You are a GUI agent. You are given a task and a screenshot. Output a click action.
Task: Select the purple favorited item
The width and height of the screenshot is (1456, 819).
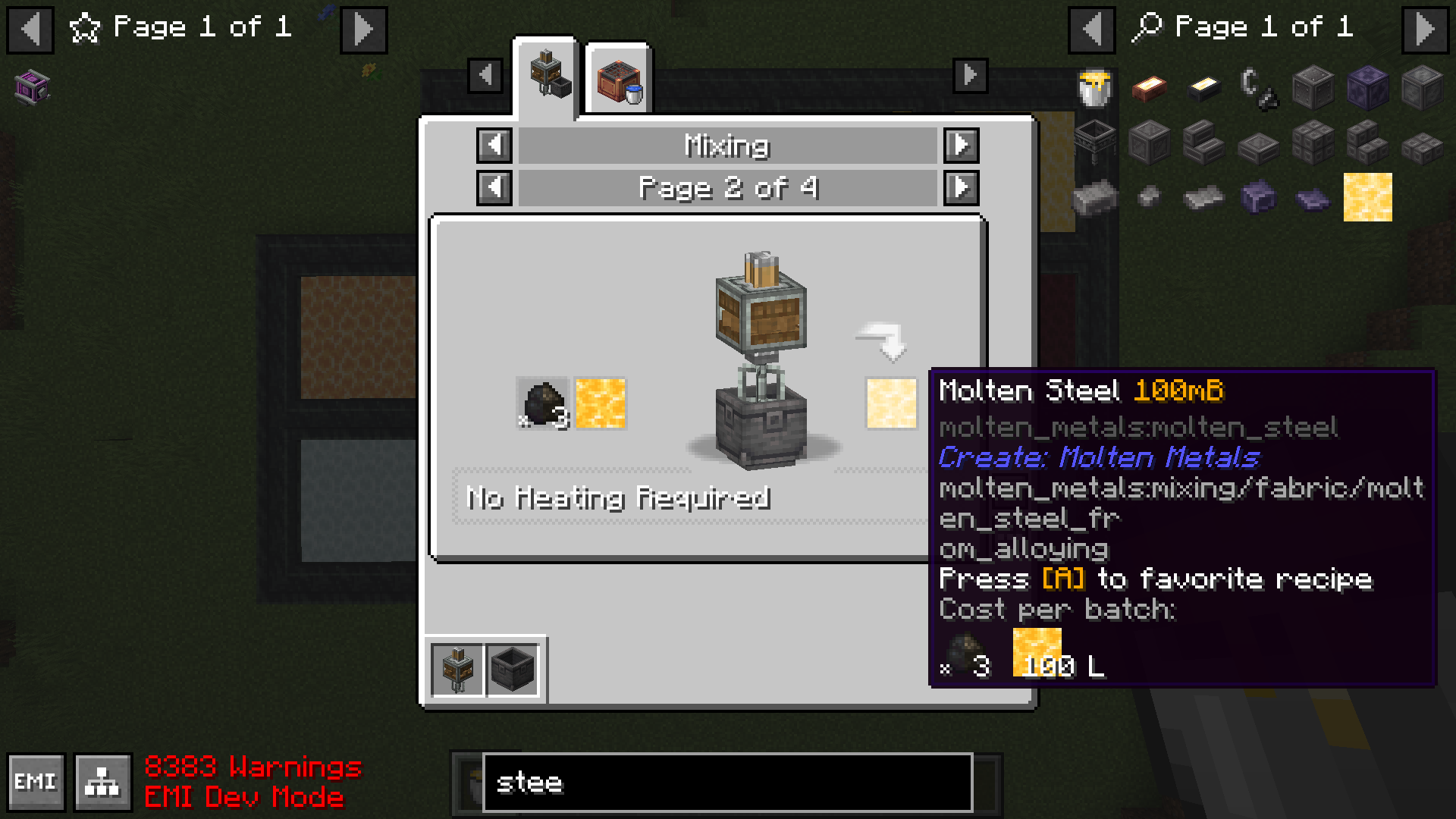32,87
